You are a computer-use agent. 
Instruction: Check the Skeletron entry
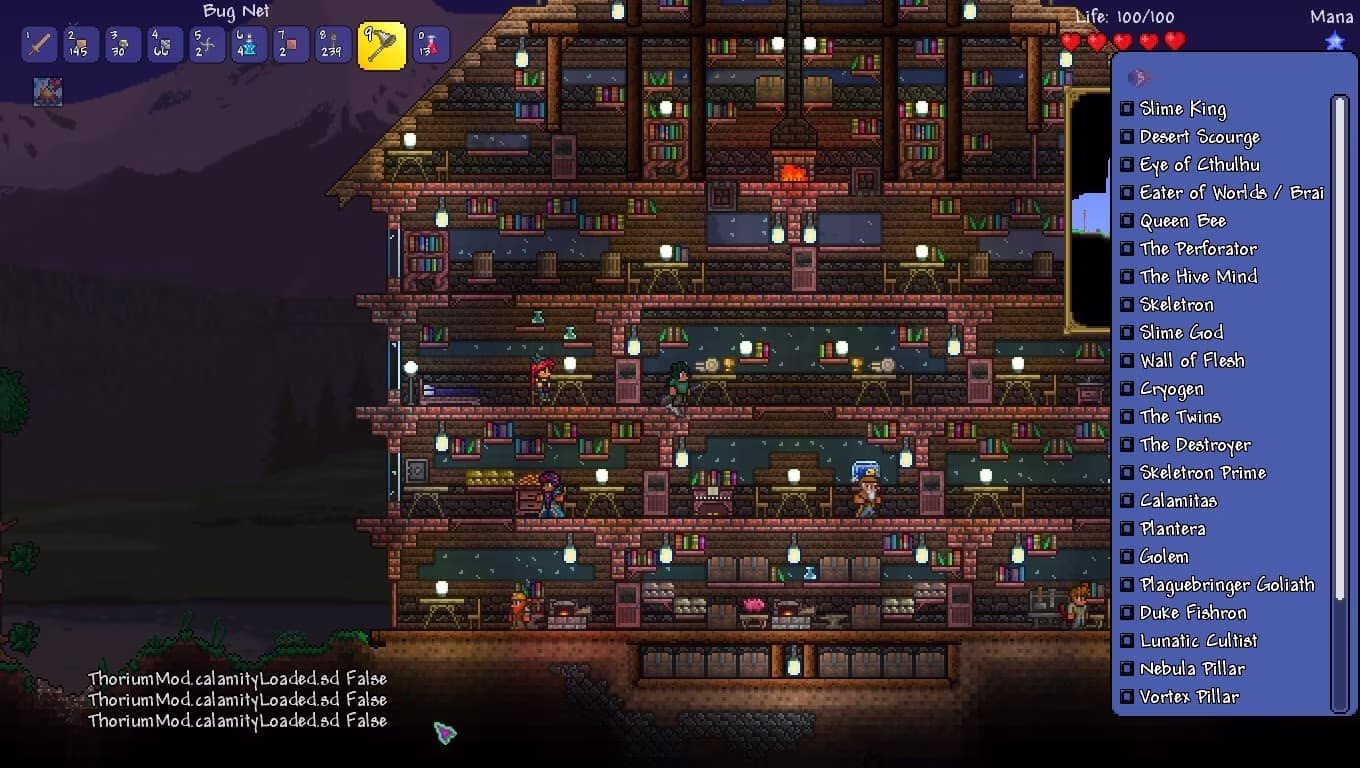tap(1127, 305)
